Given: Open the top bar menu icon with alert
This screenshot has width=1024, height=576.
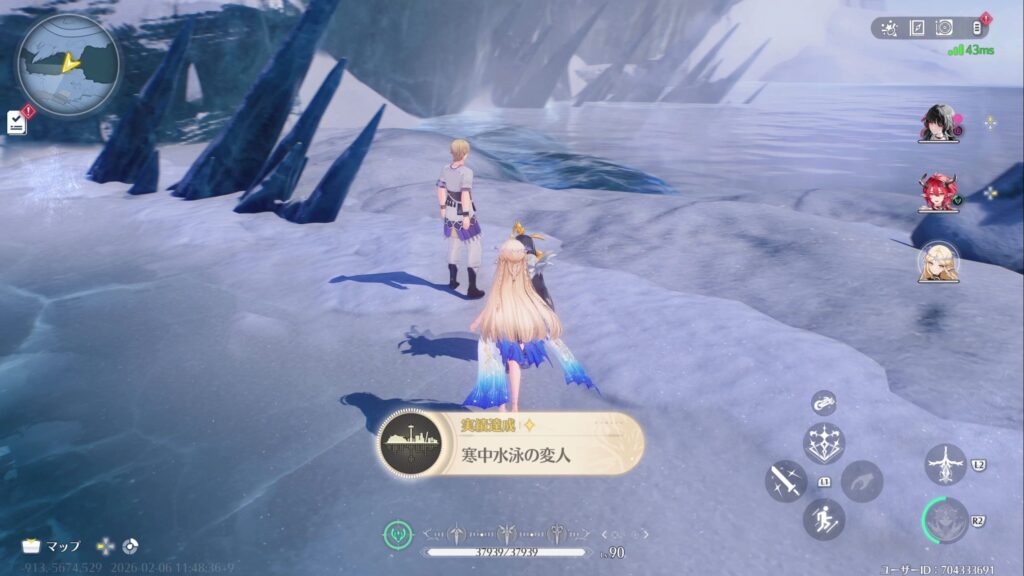Looking at the screenshot, I should coord(978,28).
